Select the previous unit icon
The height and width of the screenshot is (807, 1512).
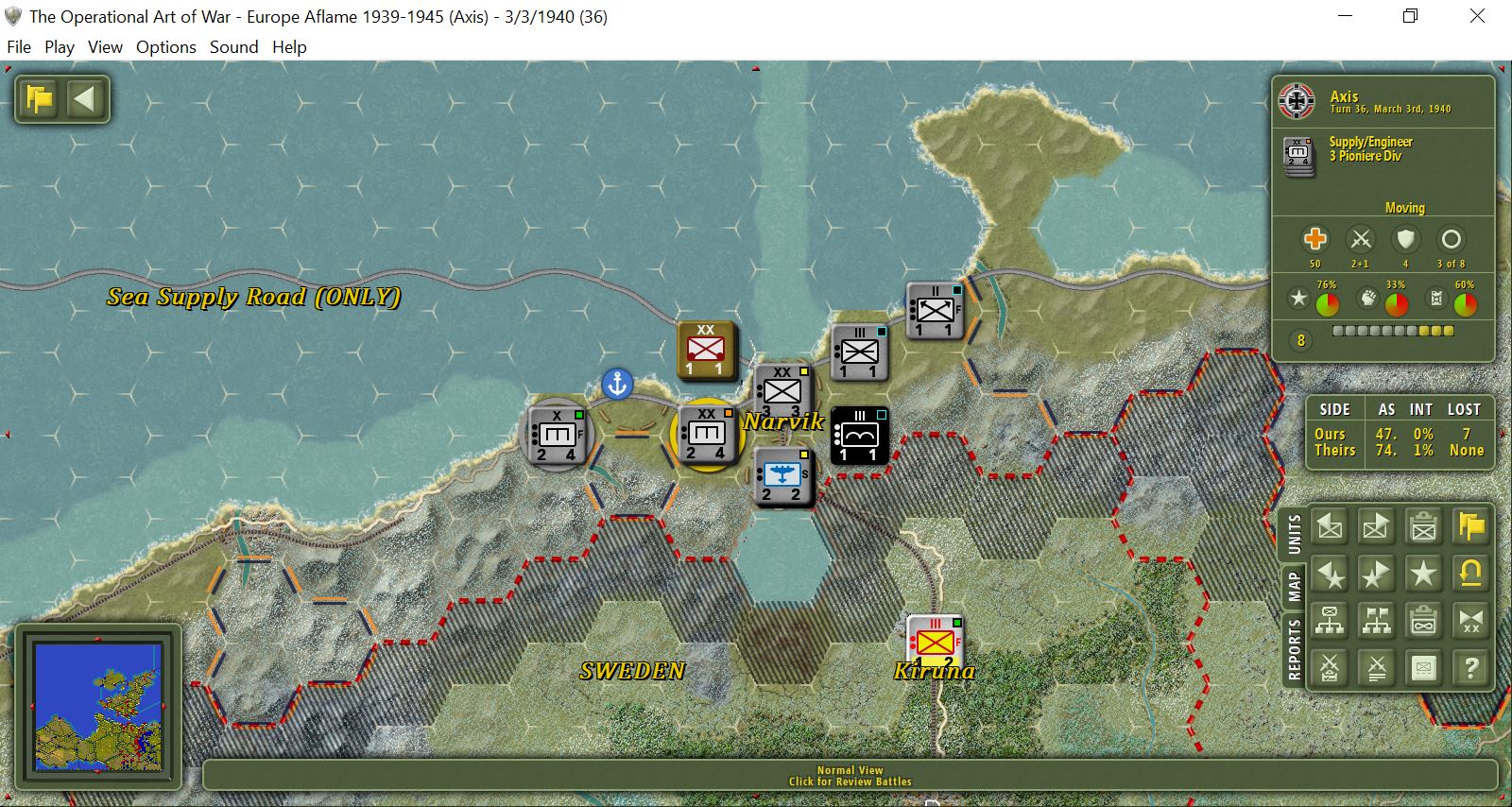click(x=1330, y=526)
